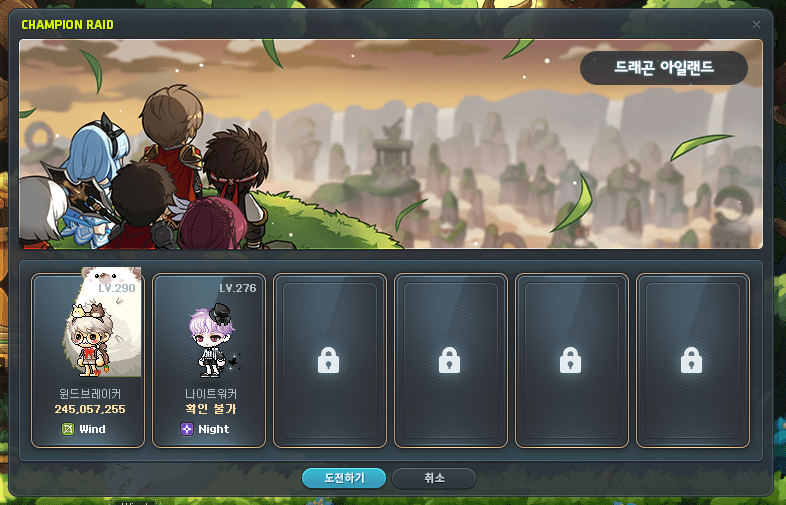
Task: Close the Champion Raid window
Action: [x=757, y=24]
